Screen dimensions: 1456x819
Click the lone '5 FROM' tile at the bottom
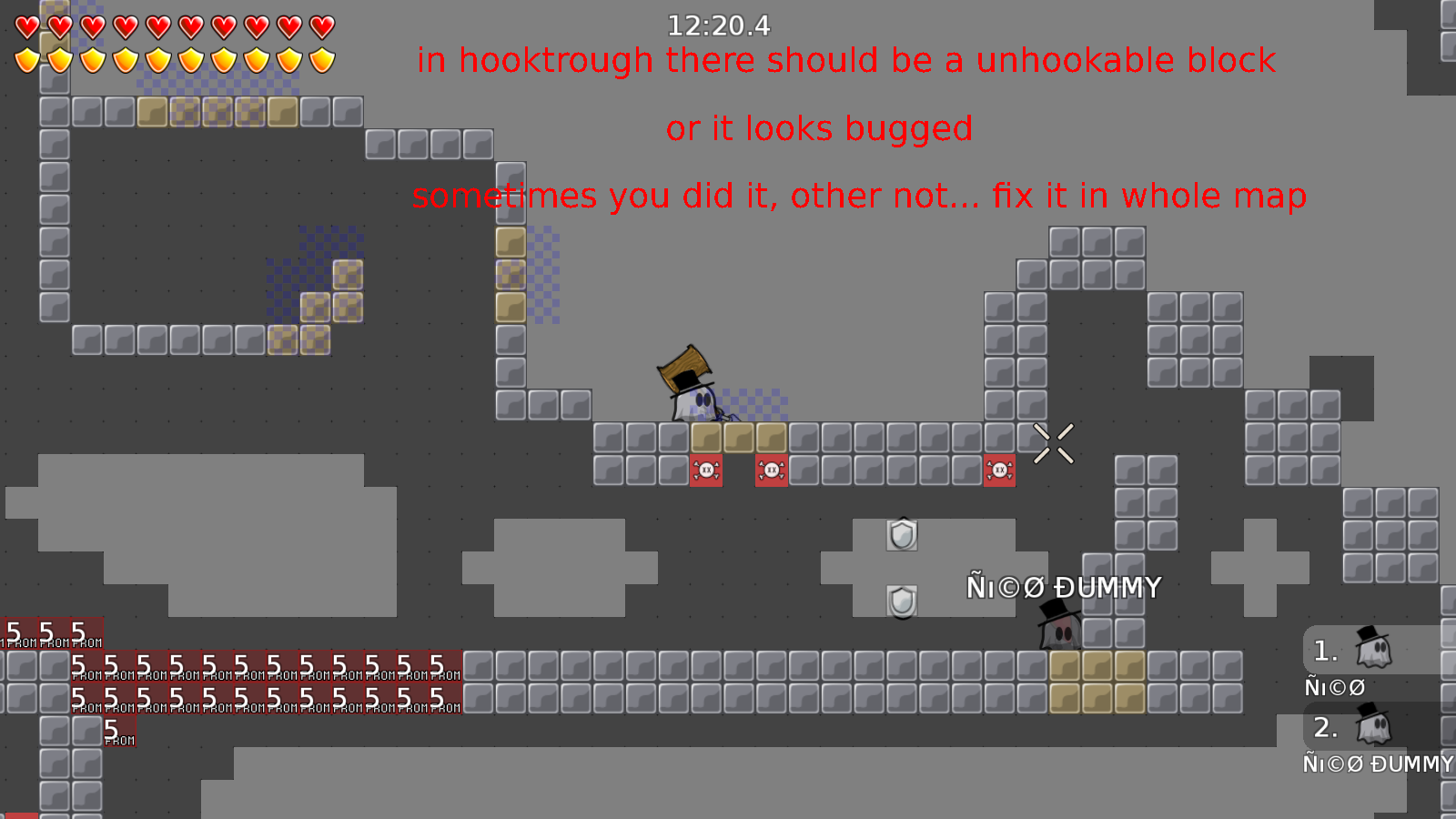coord(119,733)
